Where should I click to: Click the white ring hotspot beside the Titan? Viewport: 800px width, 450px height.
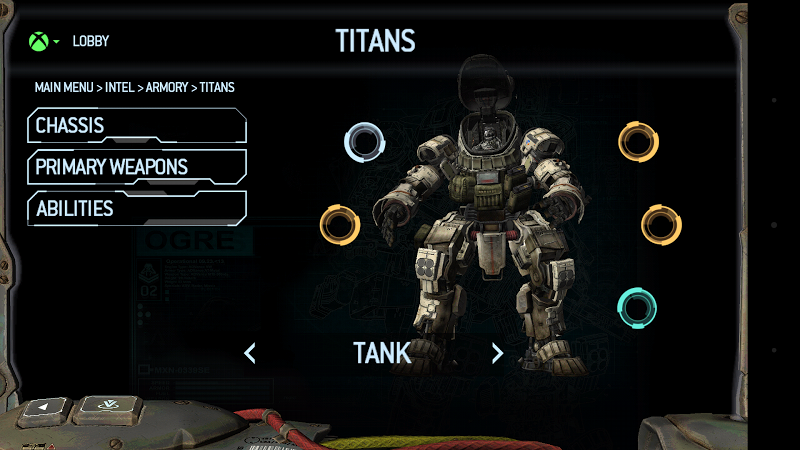click(x=364, y=142)
